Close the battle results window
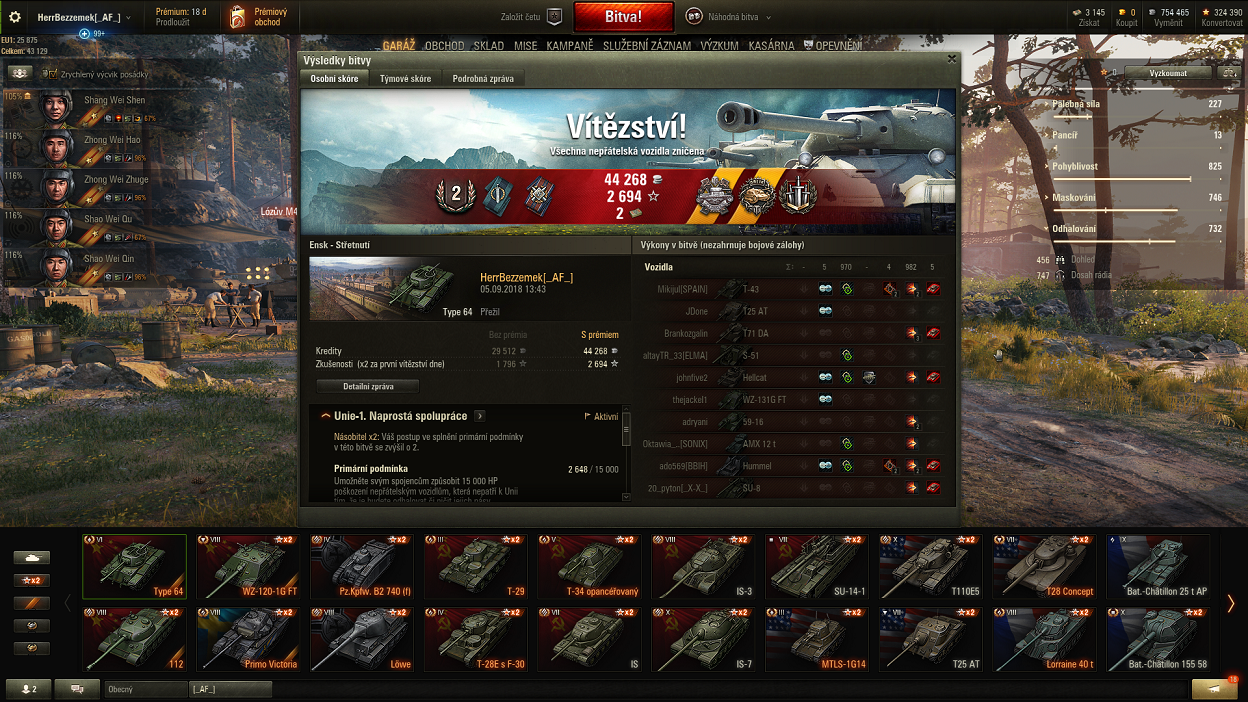This screenshot has width=1248, height=702. pos(952,59)
